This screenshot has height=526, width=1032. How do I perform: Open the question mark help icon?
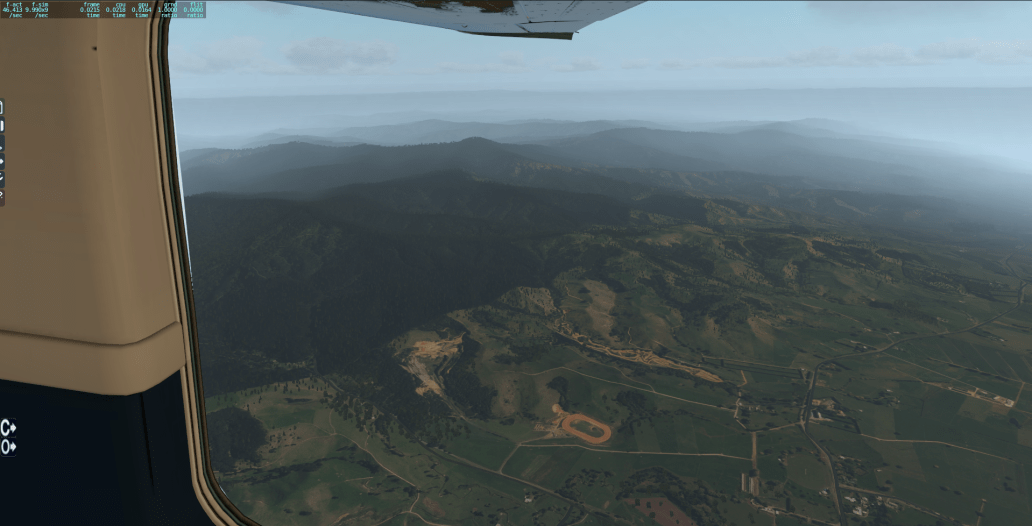[x=2, y=195]
